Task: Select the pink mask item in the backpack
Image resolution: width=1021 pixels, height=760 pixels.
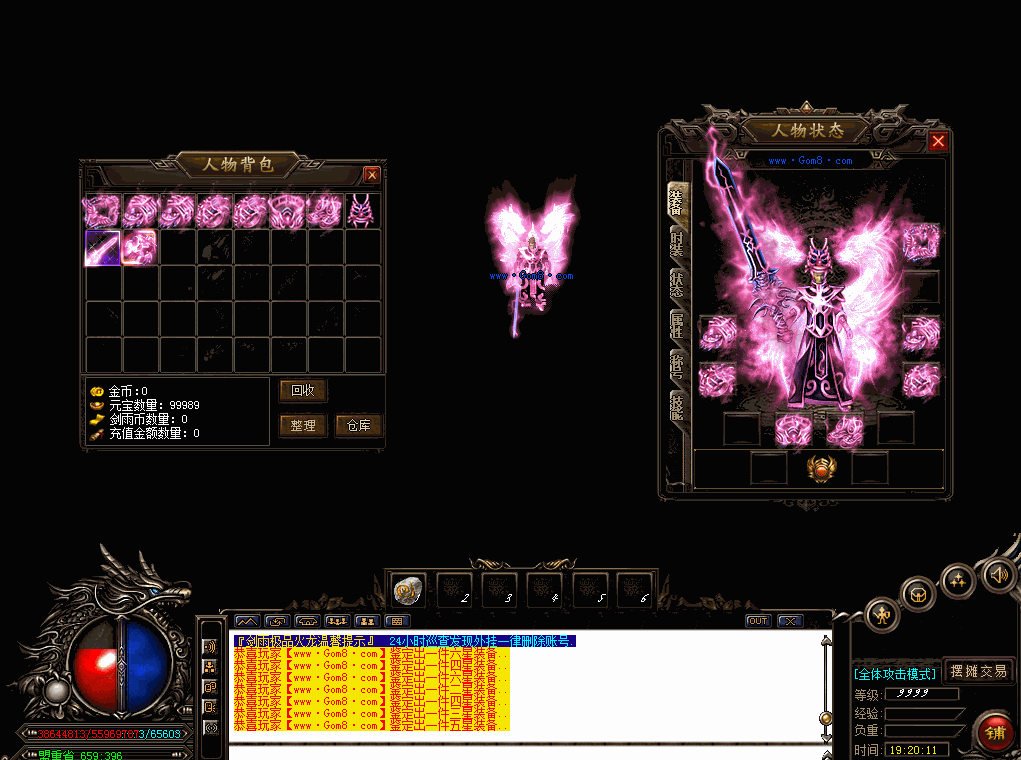Action: pos(359,210)
